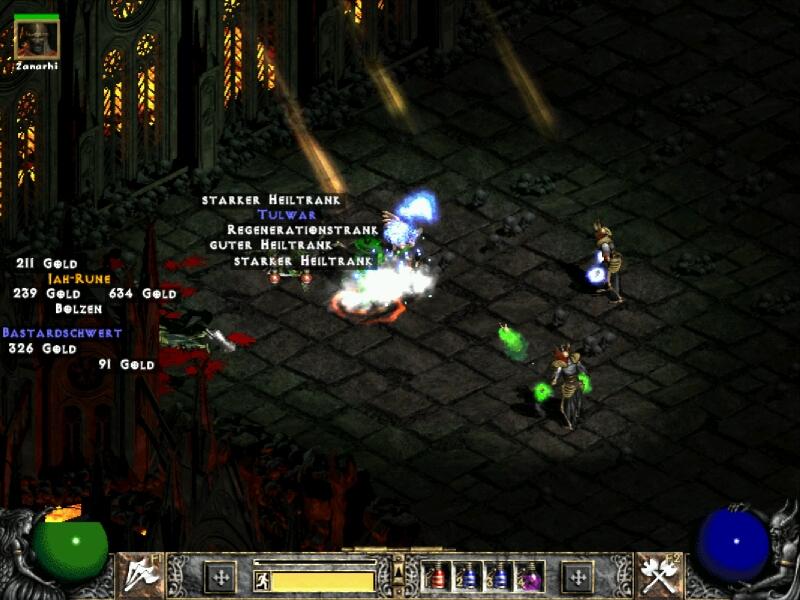Use the mana potion in belt slot 2
The image size is (800, 600).
pyautogui.click(x=469, y=576)
